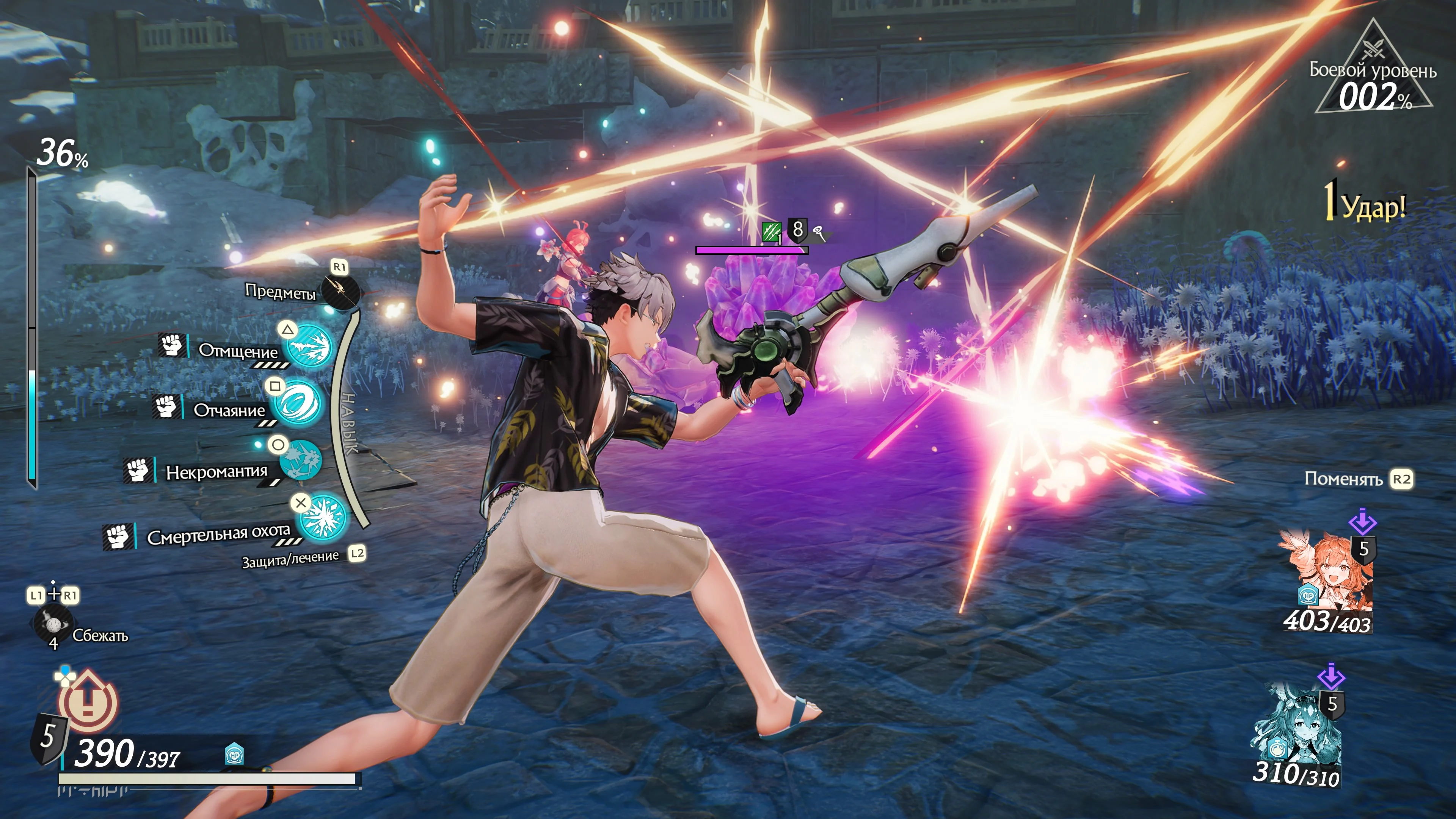Cast the Некромантия skill
1456x819 pixels.
(301, 461)
